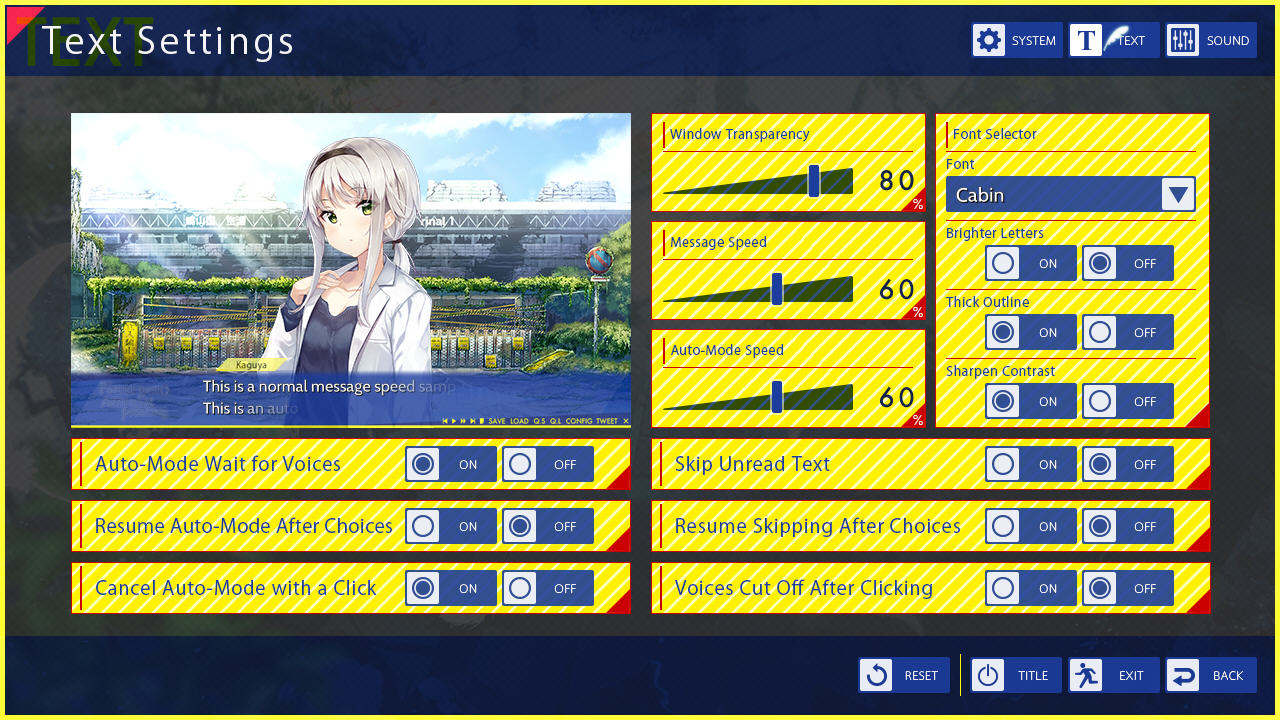Select the Text settings T icon
1280x720 pixels.
tap(1085, 40)
